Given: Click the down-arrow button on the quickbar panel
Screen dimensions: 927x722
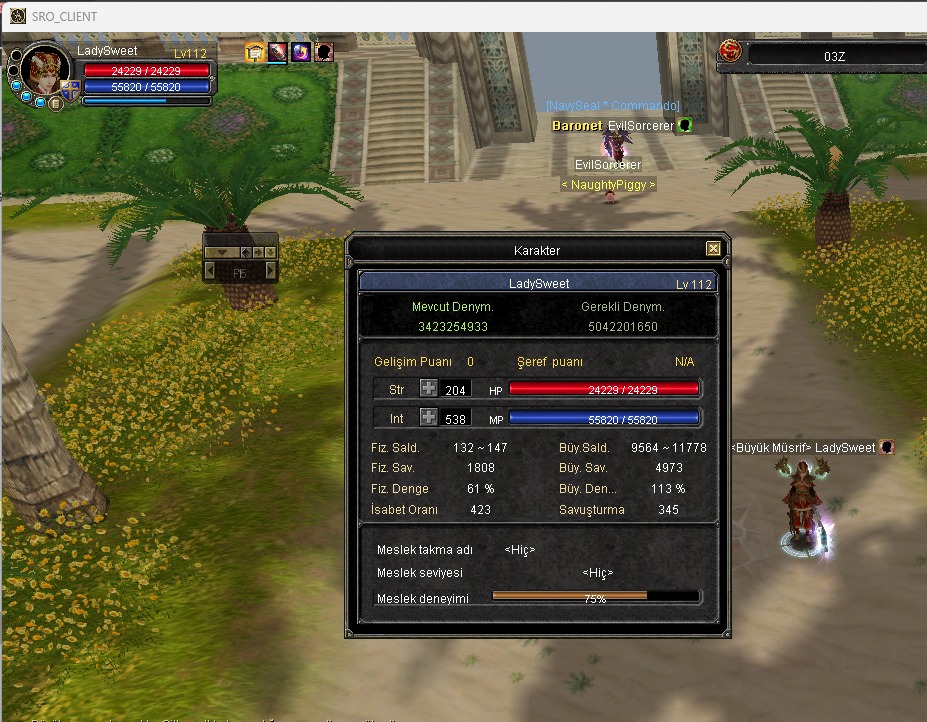Looking at the screenshot, I should point(271,251).
